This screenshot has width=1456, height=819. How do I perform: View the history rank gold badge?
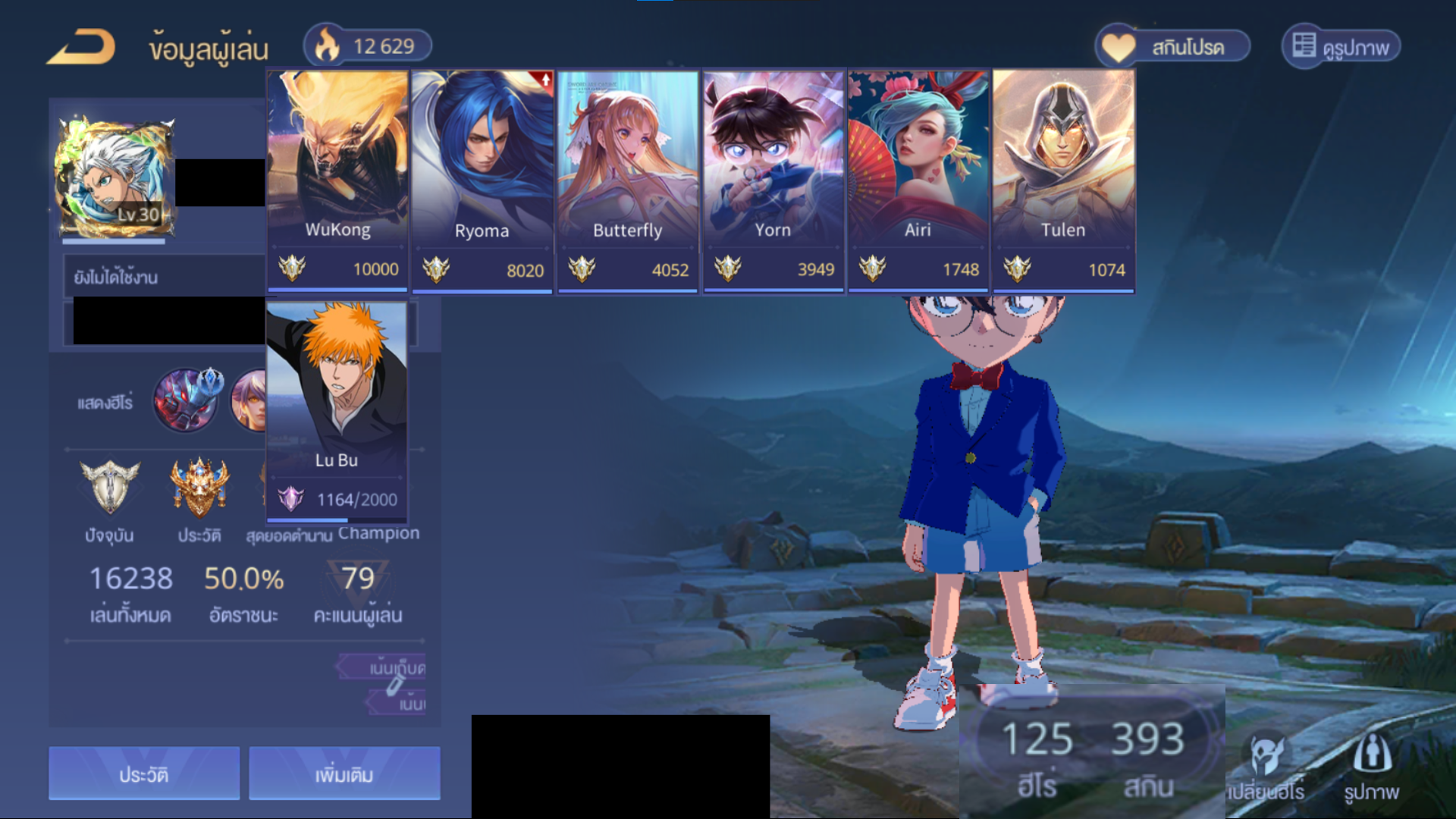199,488
